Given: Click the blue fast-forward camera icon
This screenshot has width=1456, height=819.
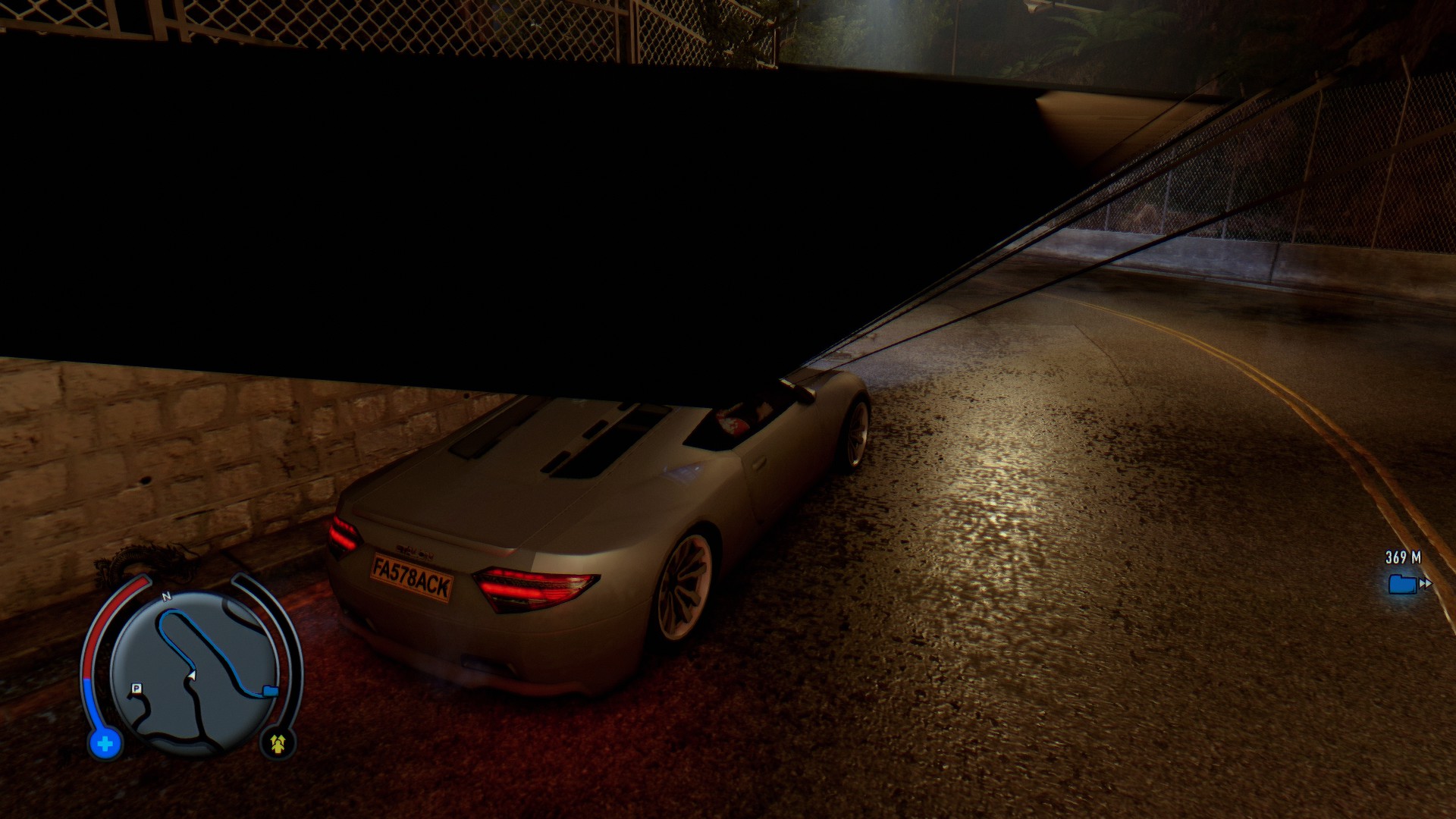Looking at the screenshot, I should click(x=1403, y=584).
